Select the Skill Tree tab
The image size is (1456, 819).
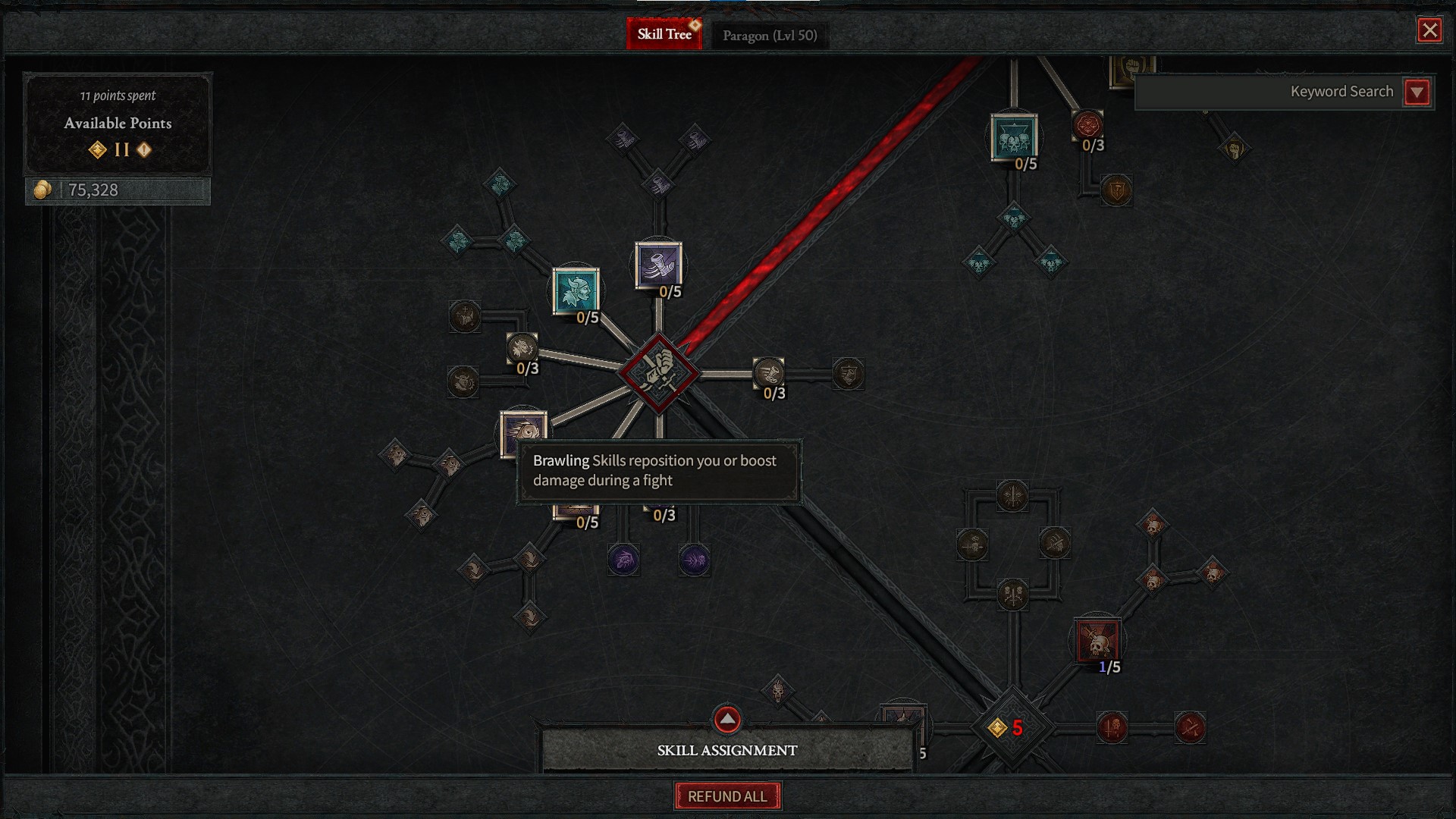tap(665, 33)
